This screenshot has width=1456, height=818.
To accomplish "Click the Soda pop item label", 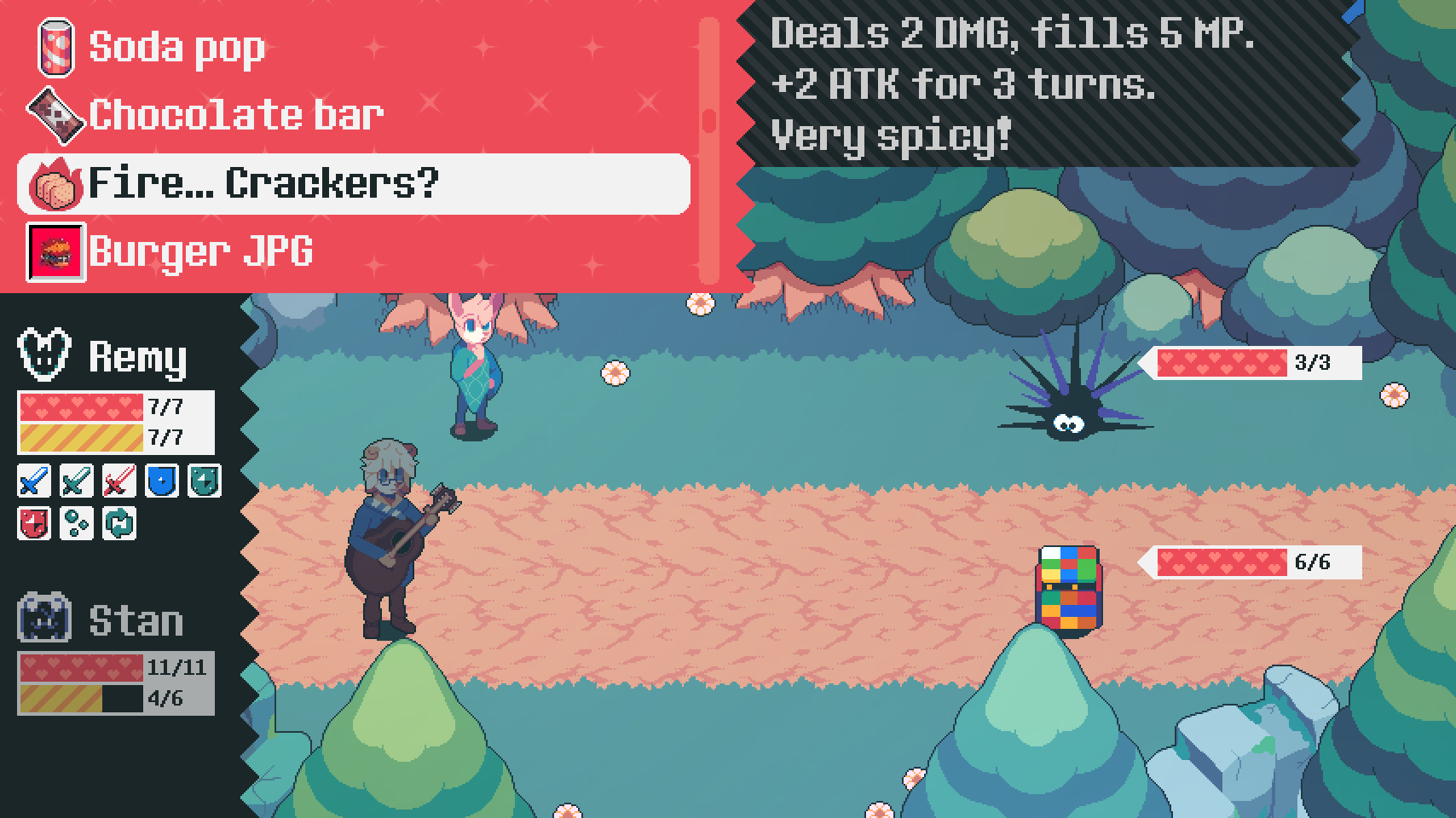I will tap(175, 47).
